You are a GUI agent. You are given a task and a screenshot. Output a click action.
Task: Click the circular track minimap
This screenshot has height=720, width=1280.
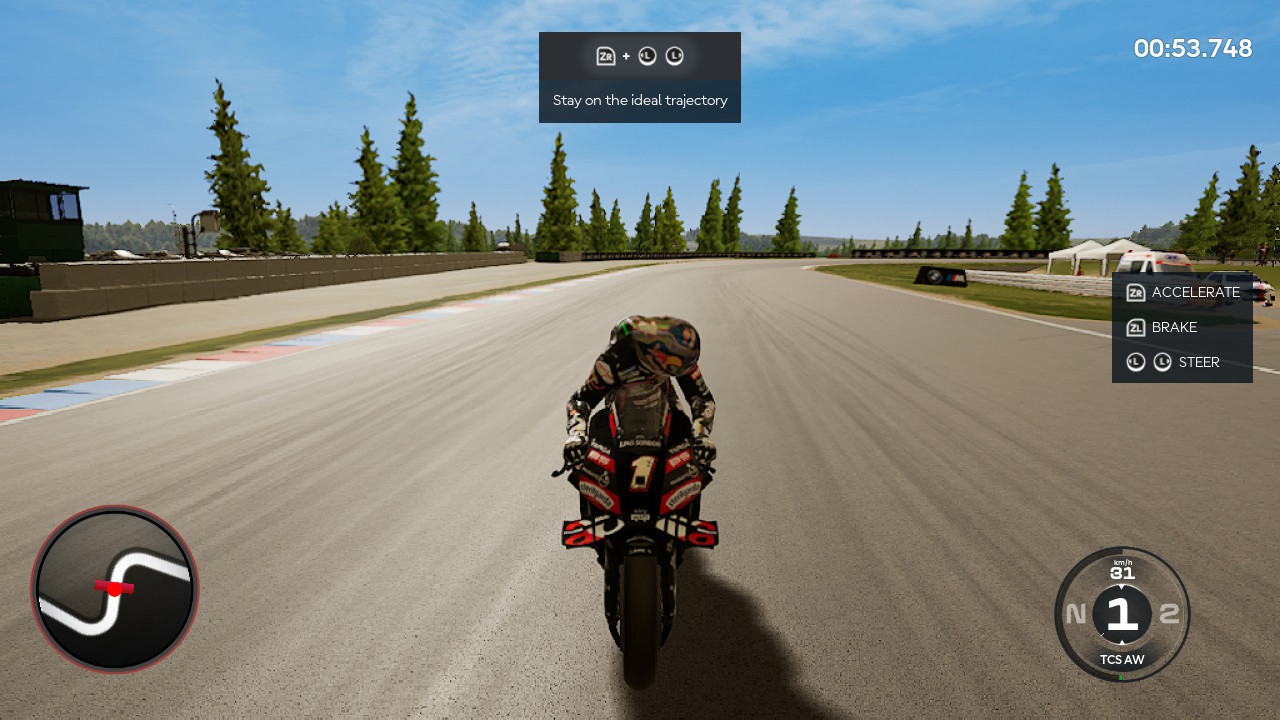[x=115, y=588]
